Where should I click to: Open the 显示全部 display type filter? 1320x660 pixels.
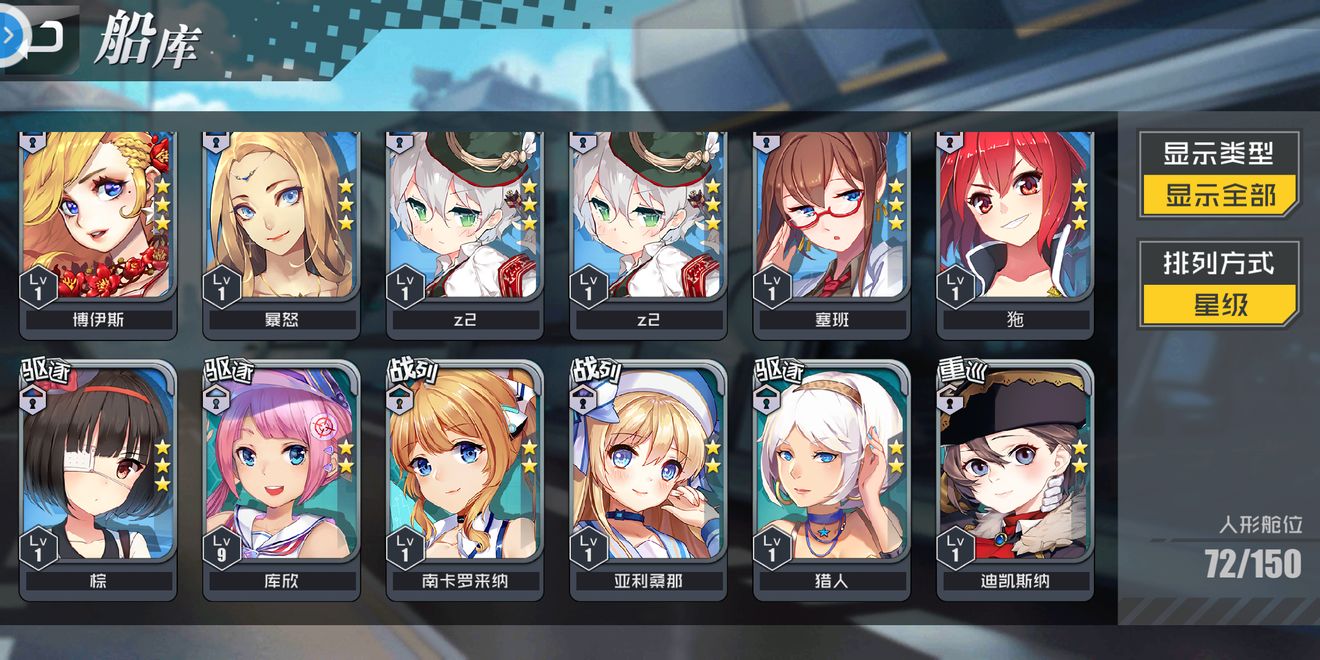pos(1219,194)
